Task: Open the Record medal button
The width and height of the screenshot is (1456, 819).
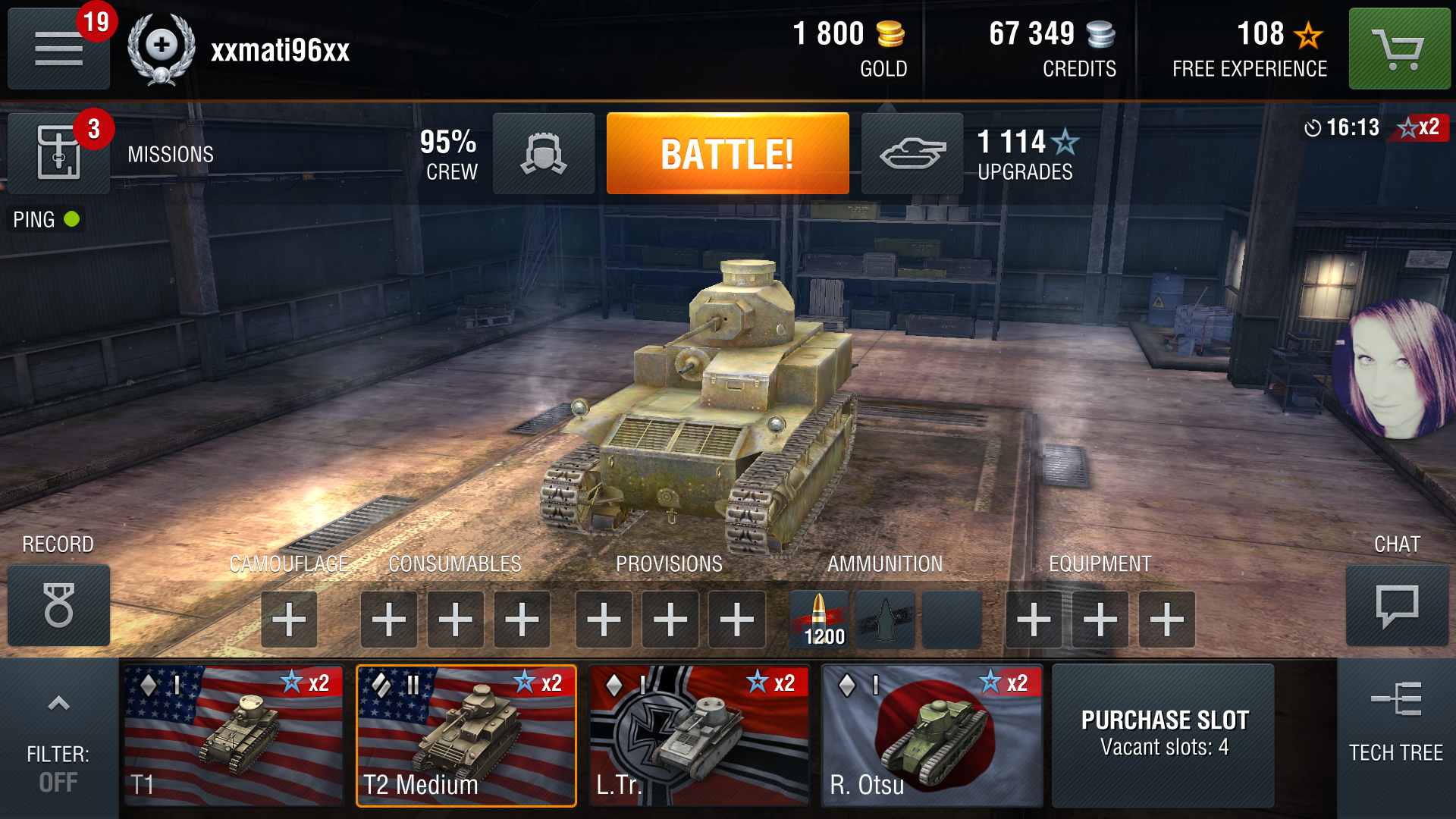Action: pos(59,605)
